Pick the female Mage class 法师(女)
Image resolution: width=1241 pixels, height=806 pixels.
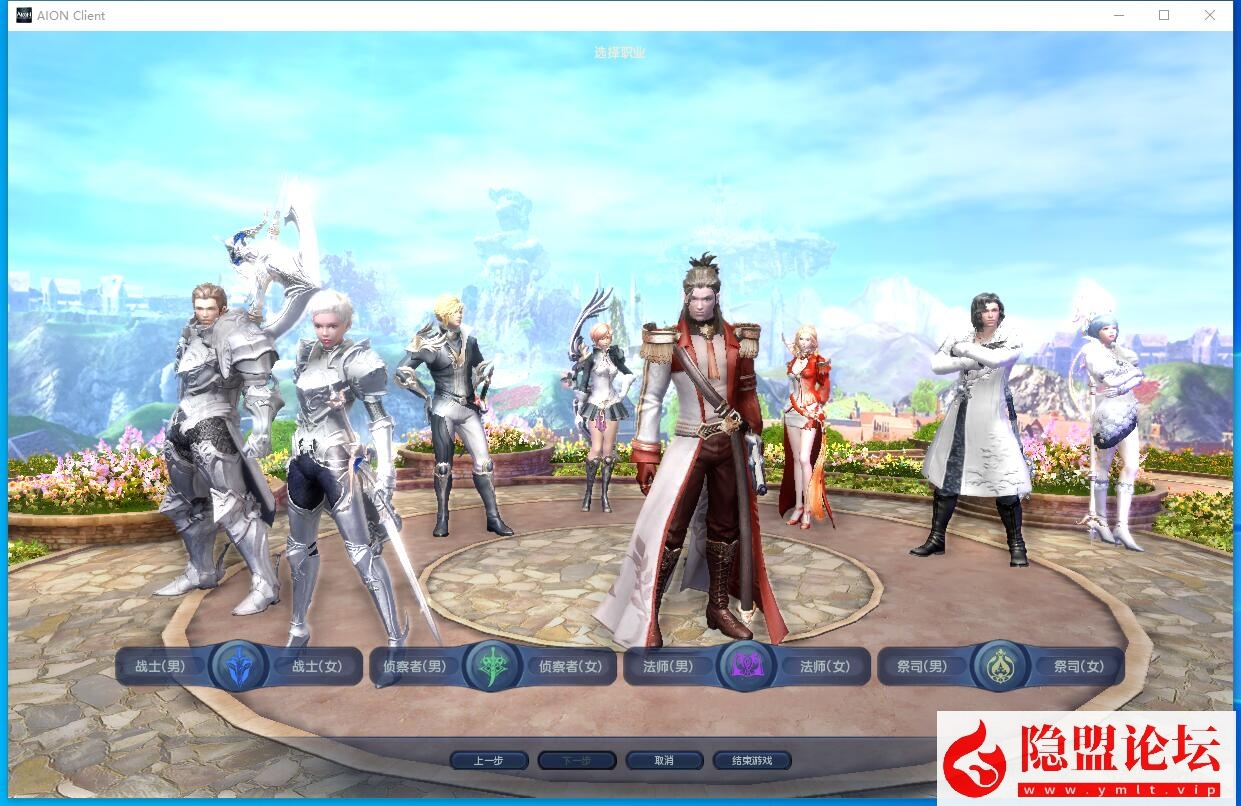pyautogui.click(x=825, y=666)
